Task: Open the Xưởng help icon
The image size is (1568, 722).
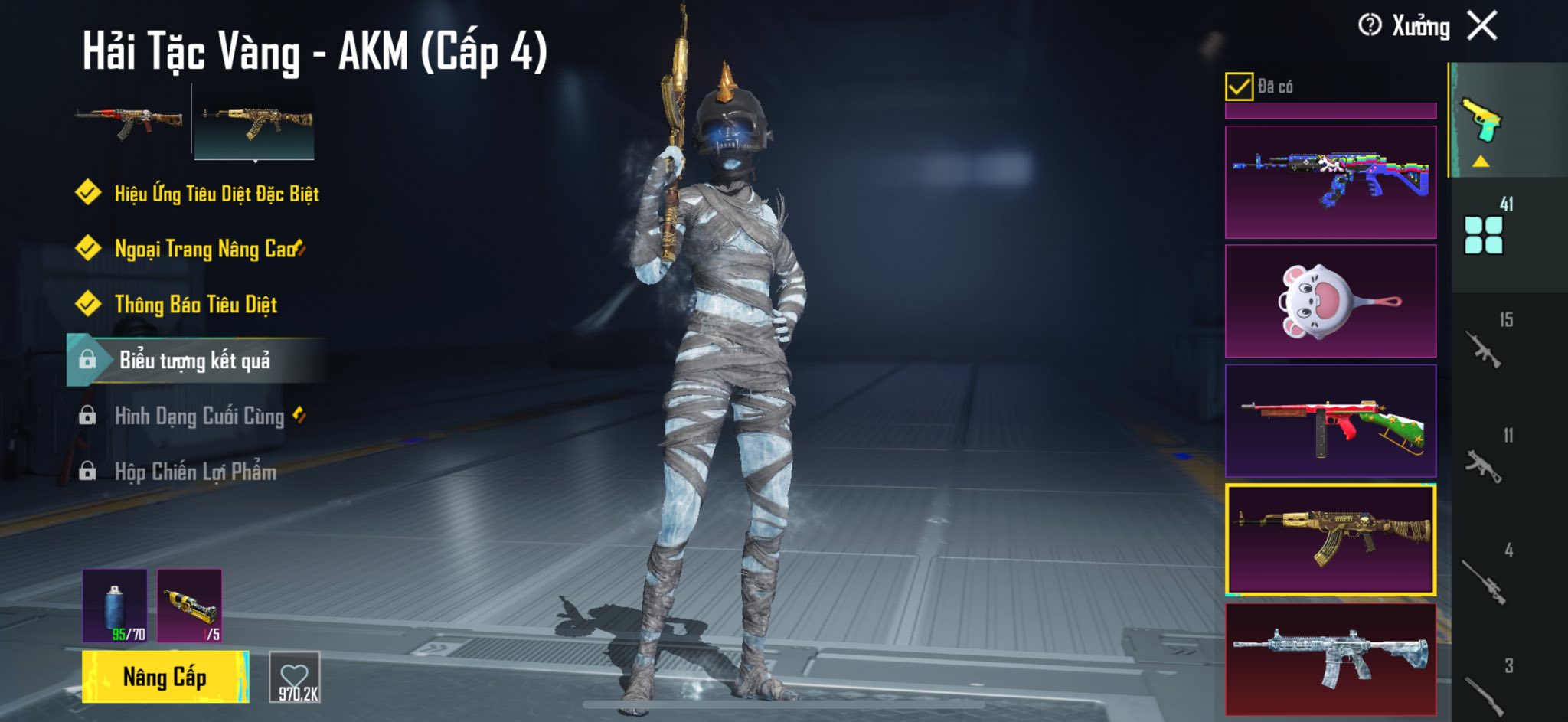Action: point(1370,26)
